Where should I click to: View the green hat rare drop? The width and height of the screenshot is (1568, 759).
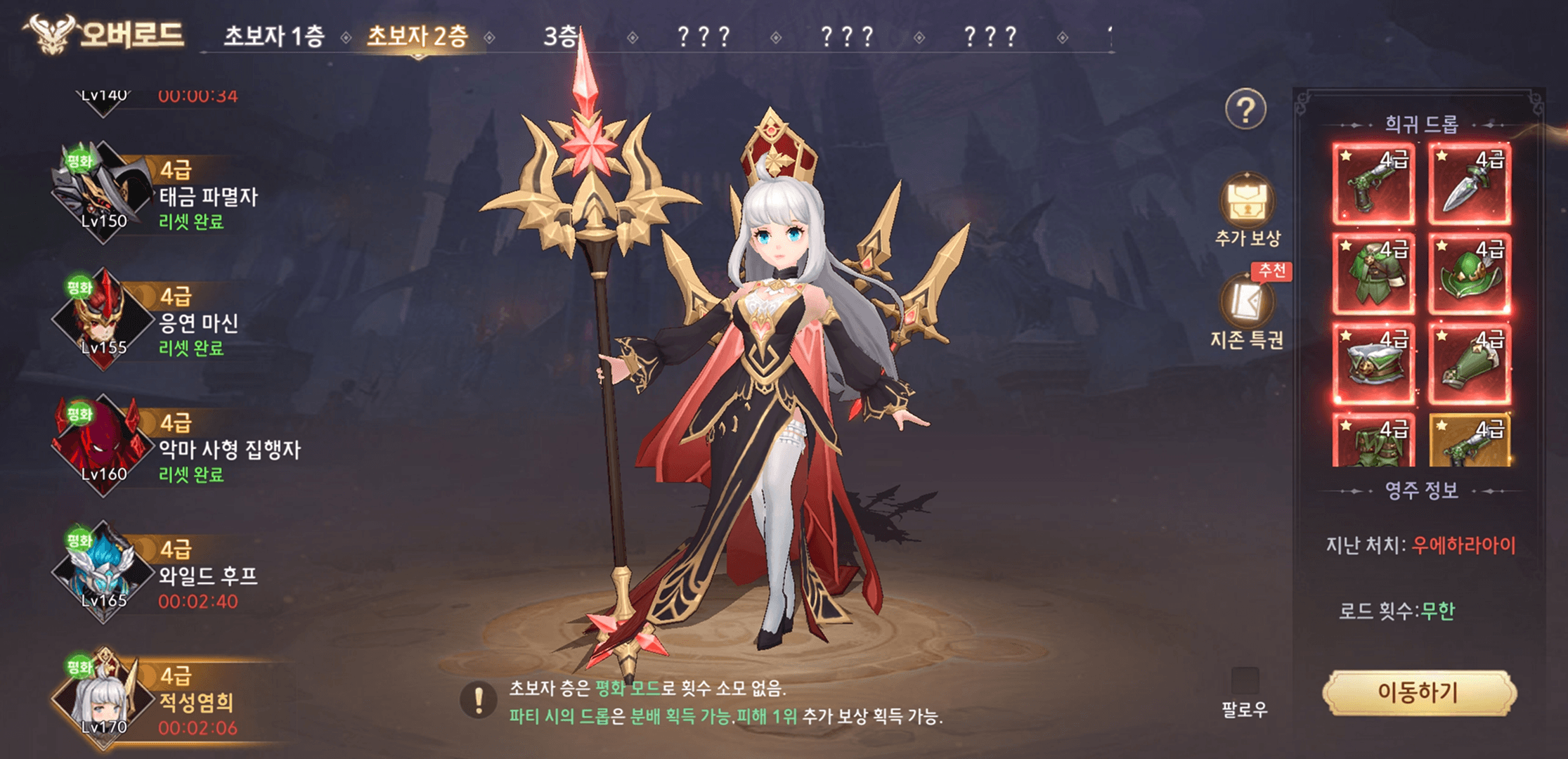(x=1470, y=274)
